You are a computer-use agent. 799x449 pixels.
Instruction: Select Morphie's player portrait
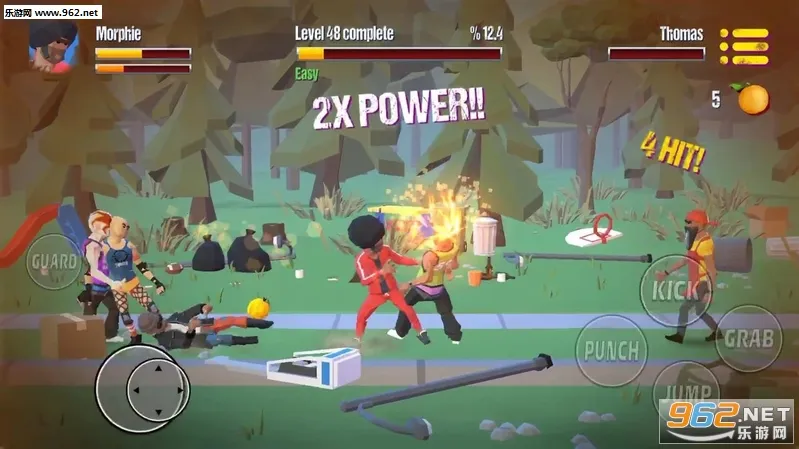pyautogui.click(x=53, y=48)
